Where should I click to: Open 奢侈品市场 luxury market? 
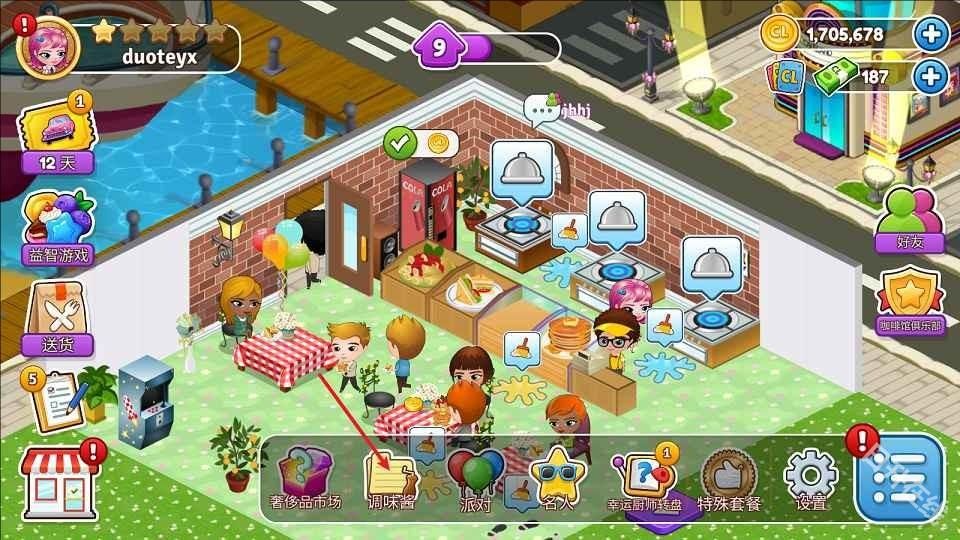[308, 476]
